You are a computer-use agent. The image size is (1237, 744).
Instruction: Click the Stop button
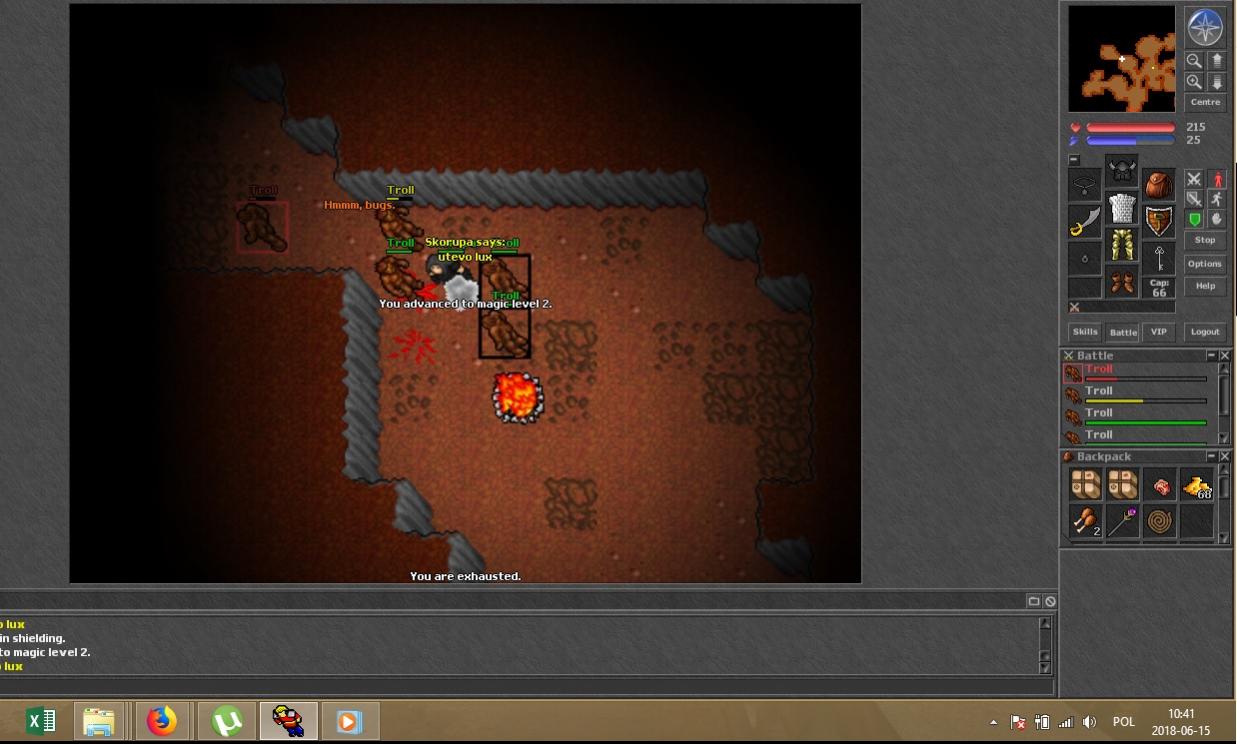point(1205,241)
